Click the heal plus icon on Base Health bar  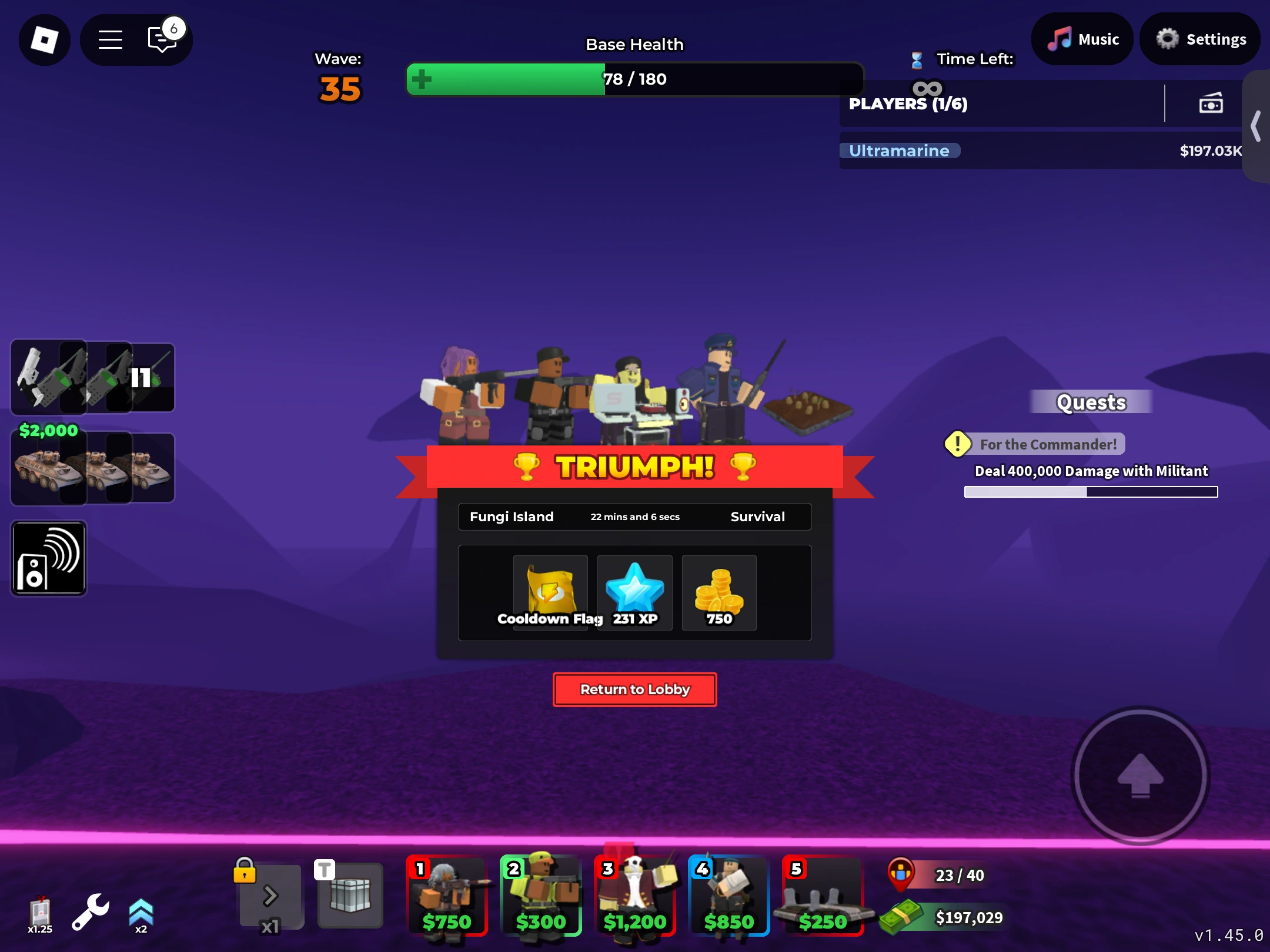(423, 79)
